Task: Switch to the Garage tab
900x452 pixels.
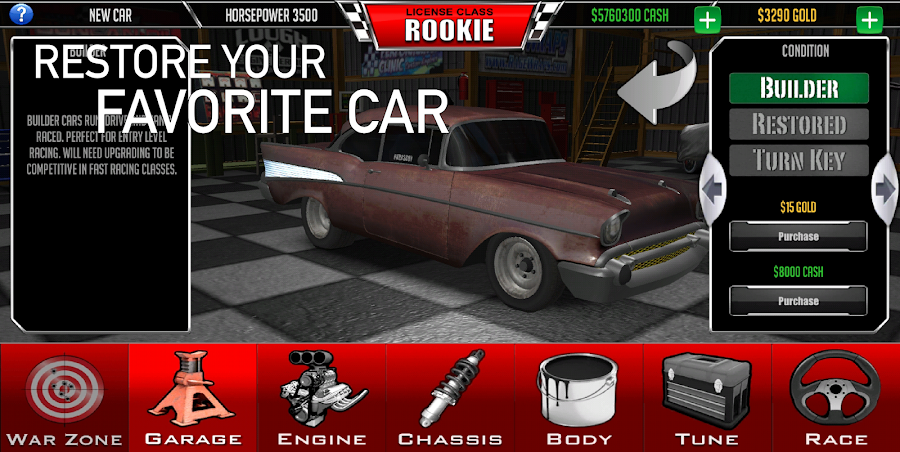Action: point(193,397)
